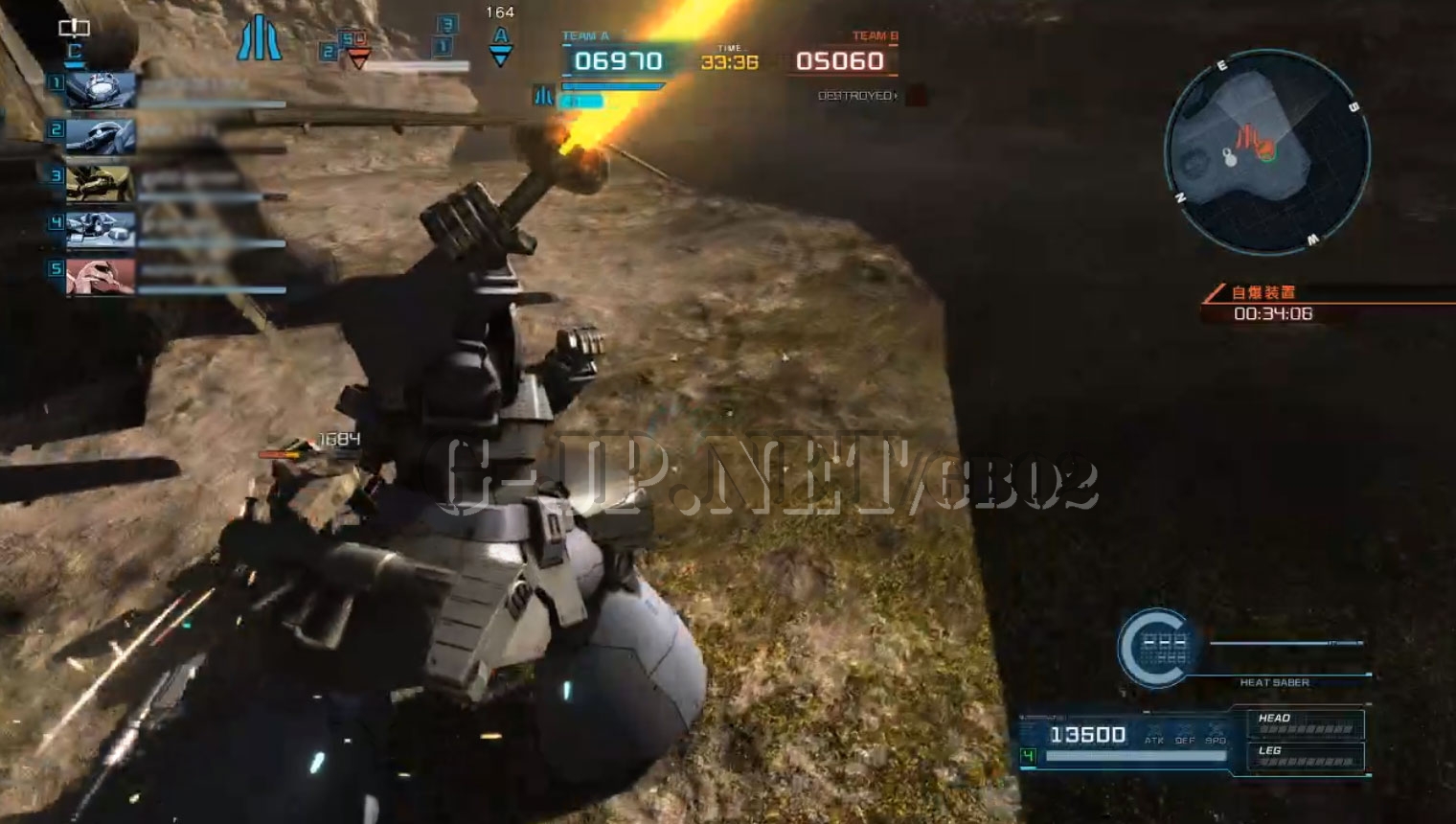Click the blue thruster icon atop the HUD
1456x824 pixels.
click(x=259, y=40)
